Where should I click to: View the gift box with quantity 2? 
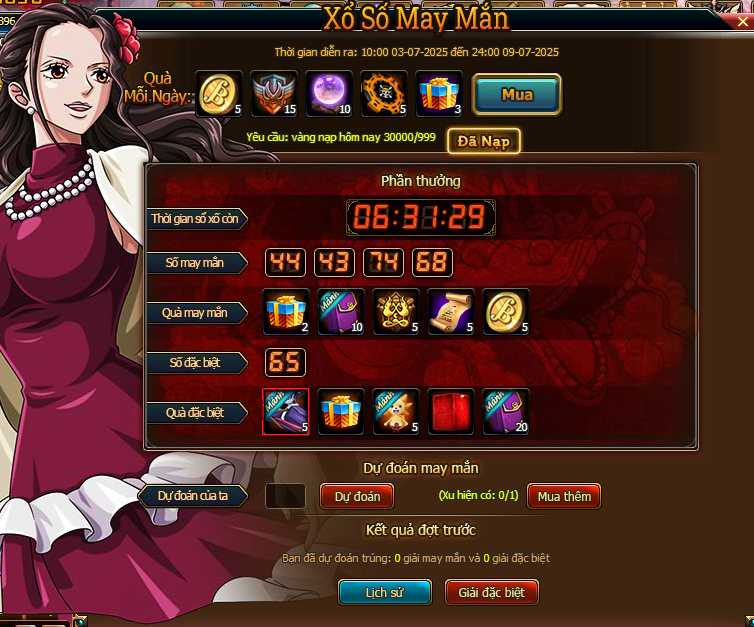(286, 312)
